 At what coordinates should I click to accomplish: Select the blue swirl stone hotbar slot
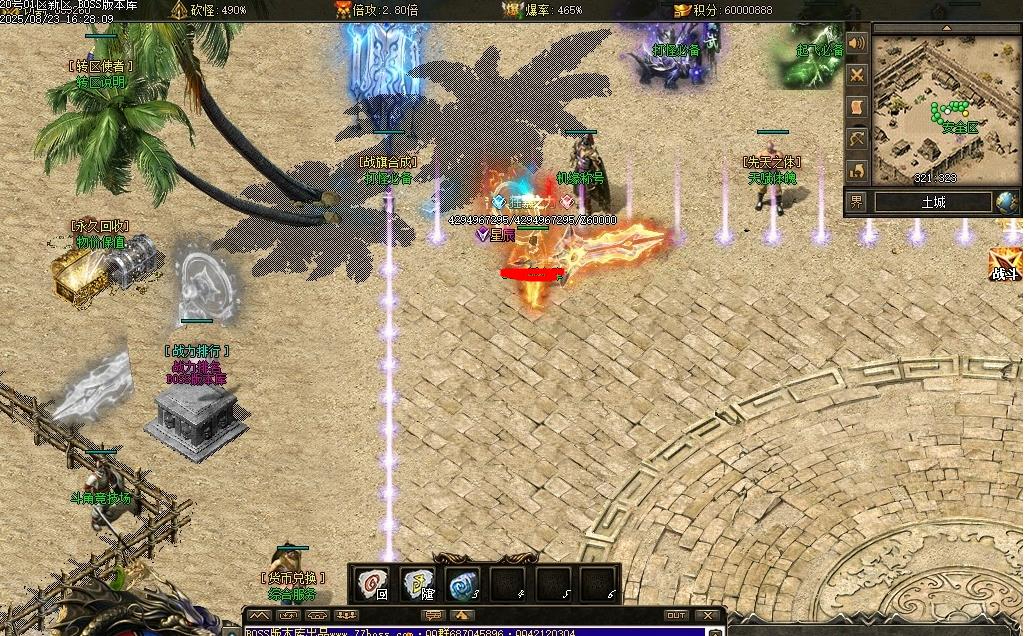(463, 584)
